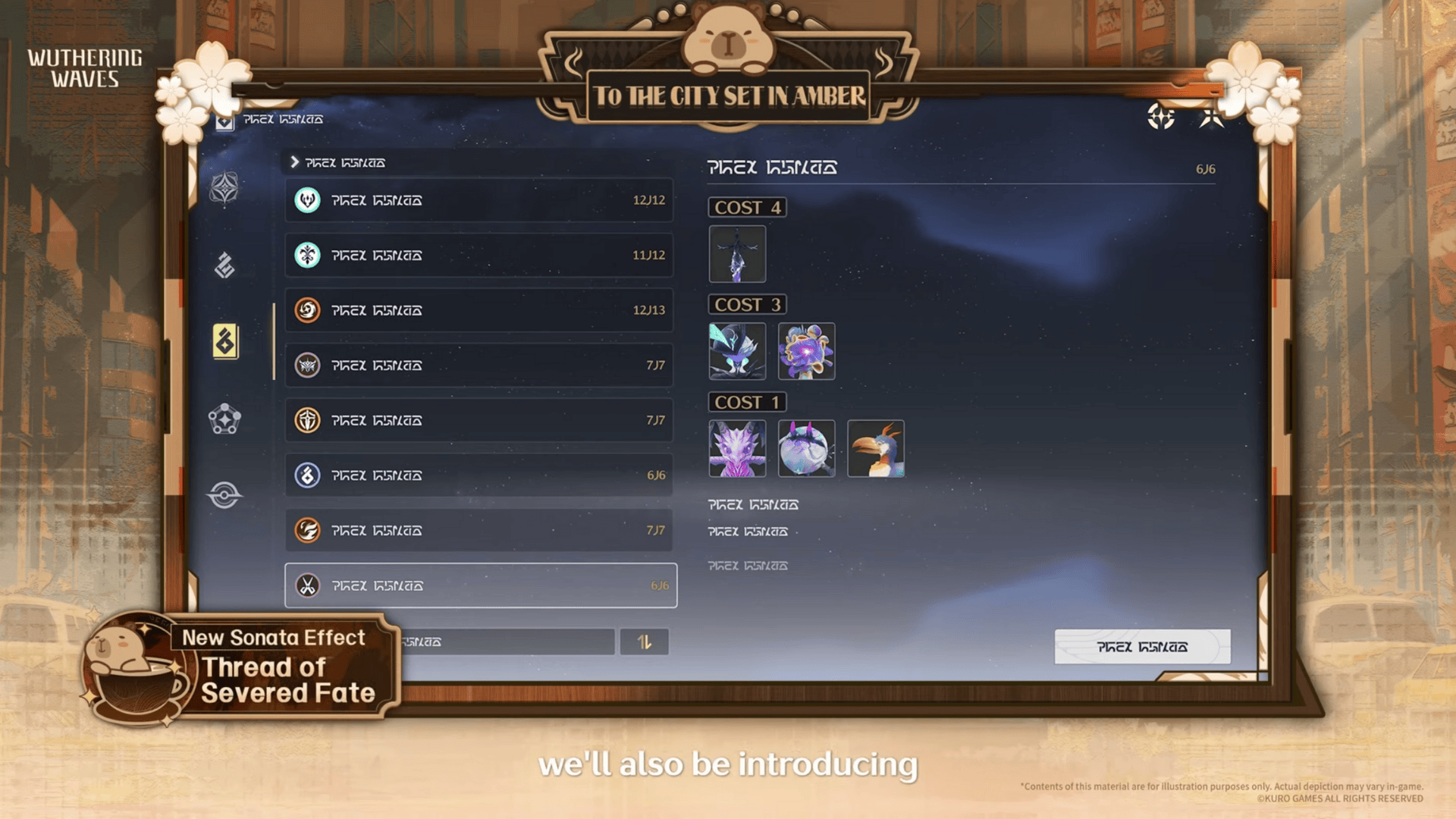Viewport: 1456px width, 819px height.
Task: Open the stacked layers sidebar tab
Action: coord(224,265)
